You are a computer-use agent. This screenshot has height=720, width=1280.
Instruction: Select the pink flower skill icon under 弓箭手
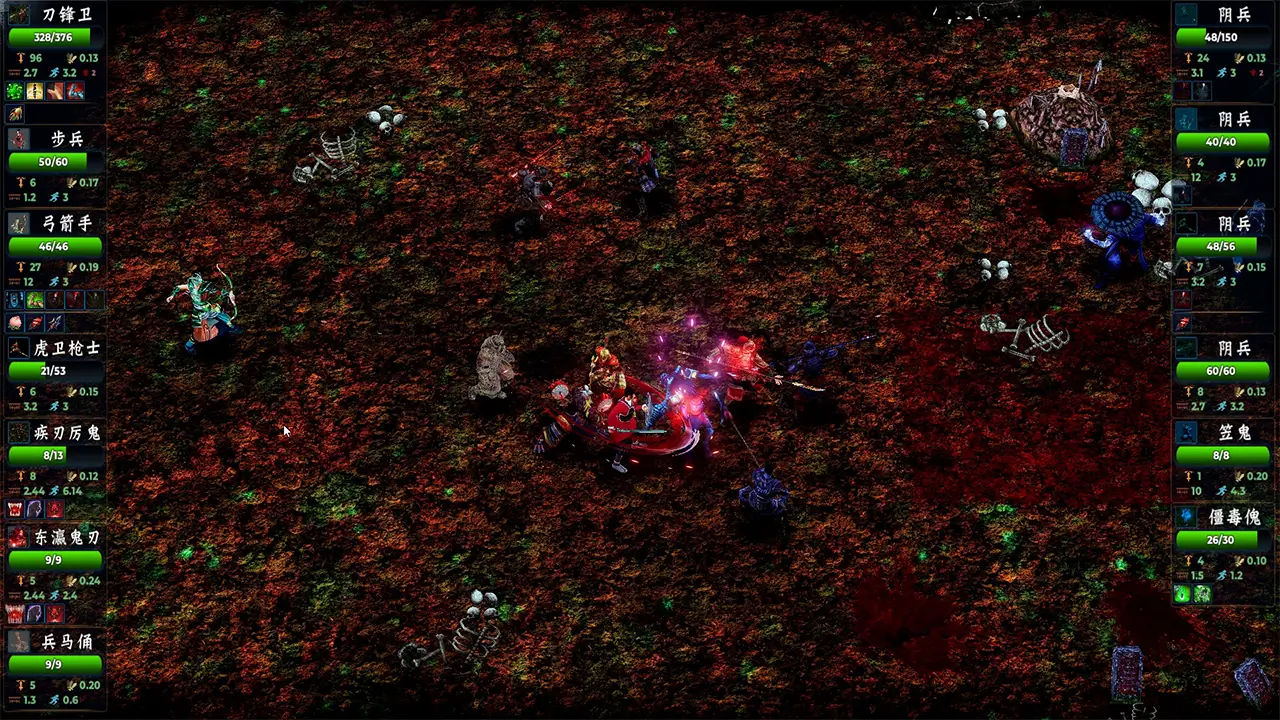pyautogui.click(x=14, y=323)
